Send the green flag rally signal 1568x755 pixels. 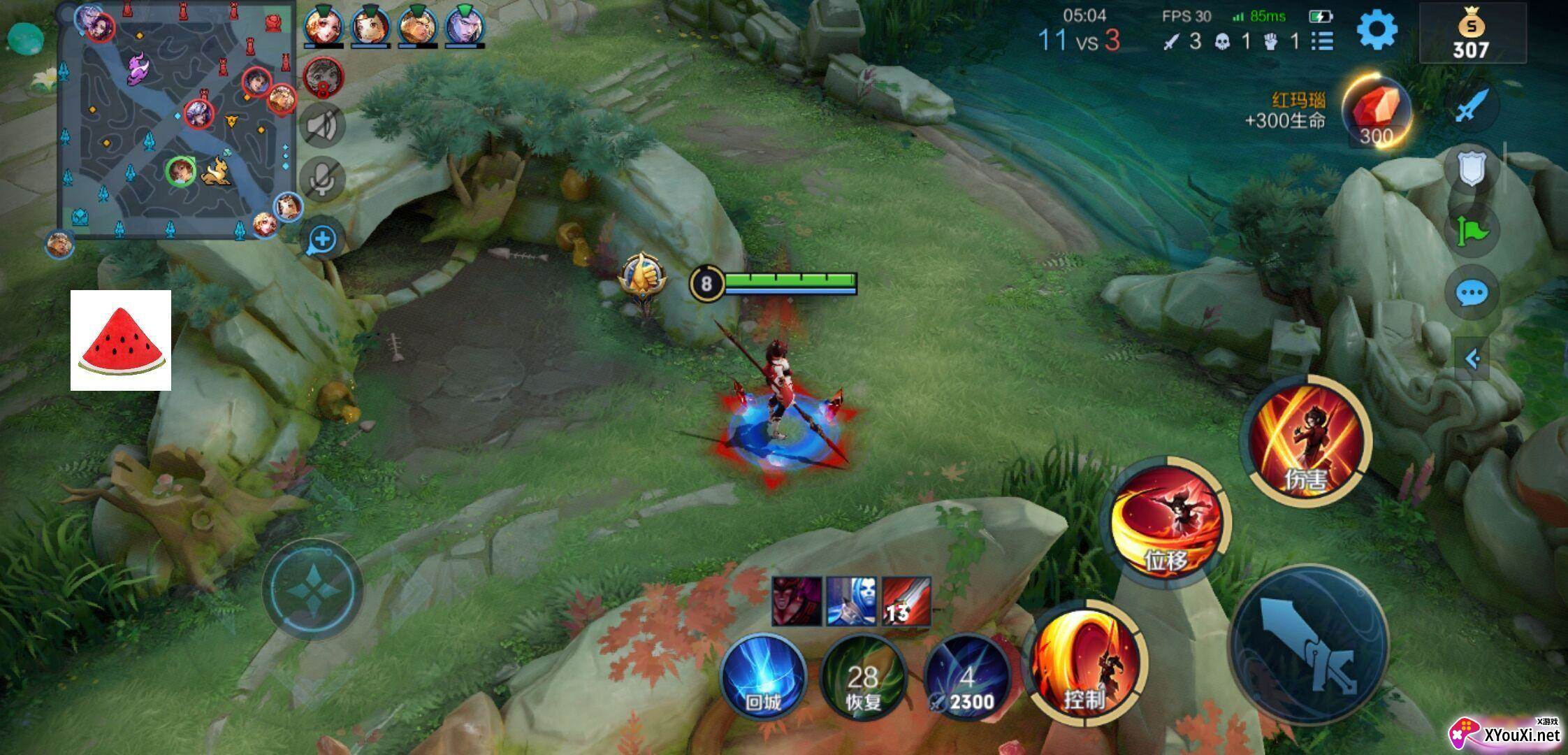coord(1471,231)
